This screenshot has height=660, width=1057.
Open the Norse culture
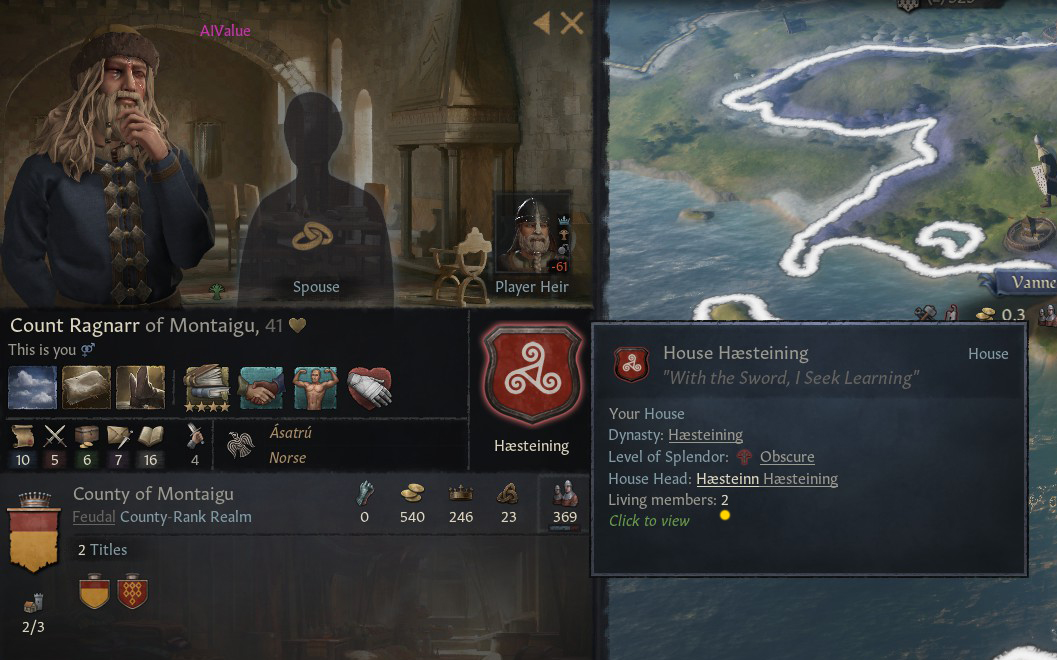point(287,458)
